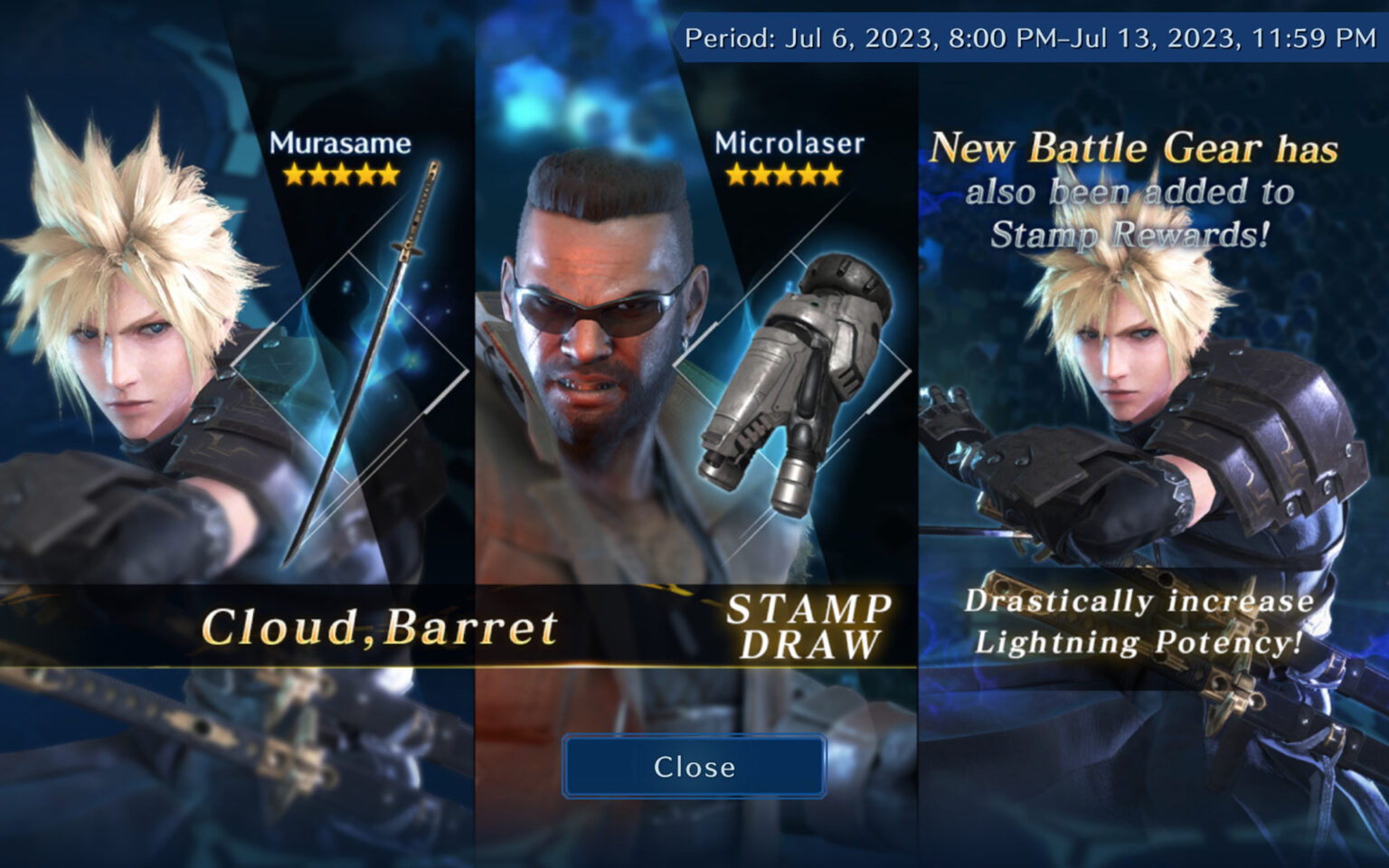This screenshot has height=868, width=1389.
Task: Click the Microlaser name label
Action: tap(783, 143)
